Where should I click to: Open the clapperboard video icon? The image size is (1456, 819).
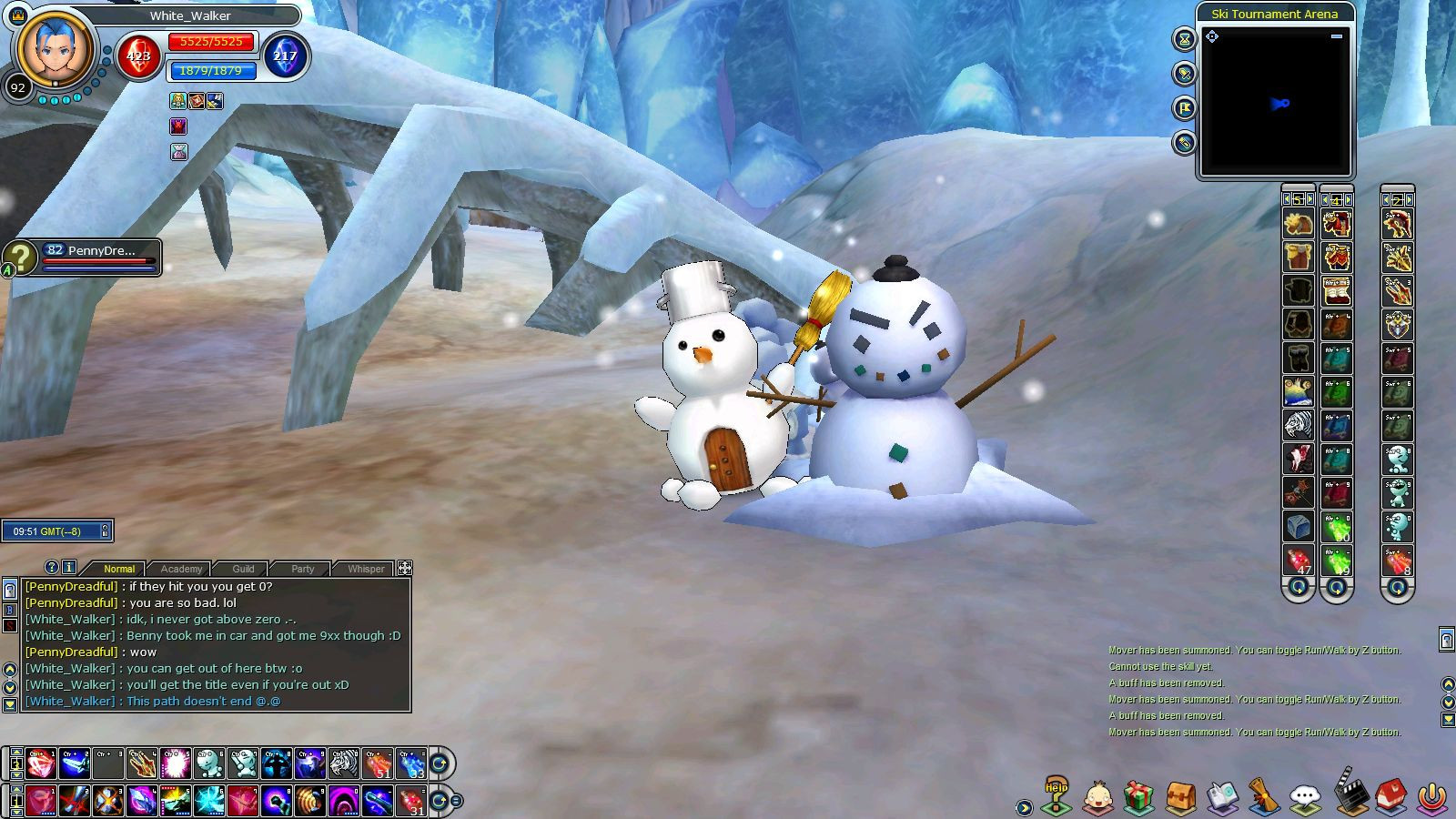[1350, 794]
